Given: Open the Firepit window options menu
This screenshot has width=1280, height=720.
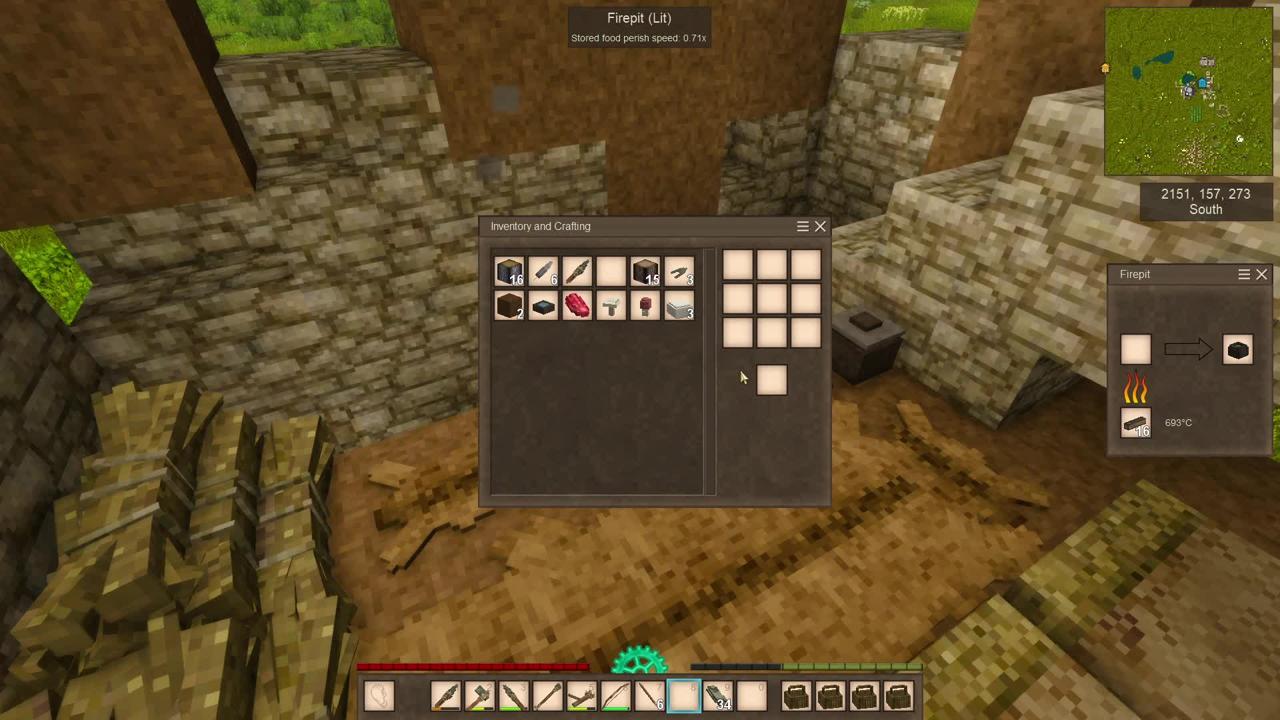Looking at the screenshot, I should [1244, 274].
